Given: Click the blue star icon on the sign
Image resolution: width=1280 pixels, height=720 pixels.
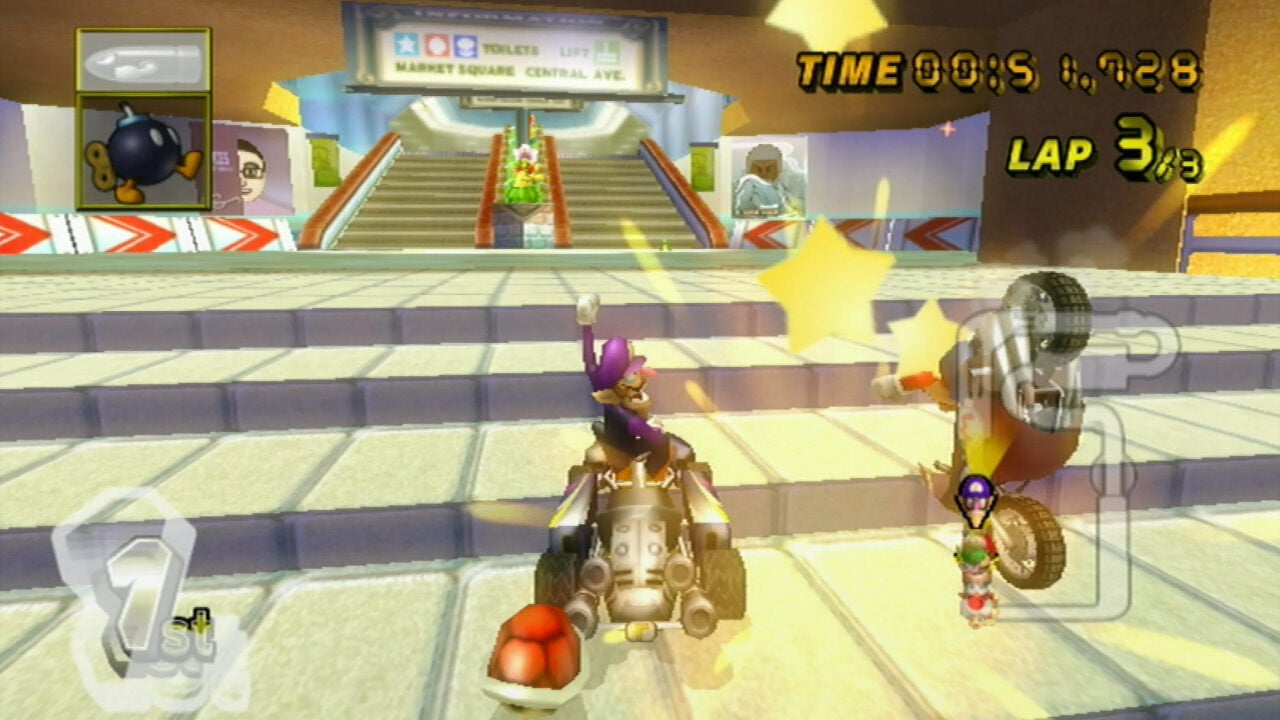Looking at the screenshot, I should point(405,46).
